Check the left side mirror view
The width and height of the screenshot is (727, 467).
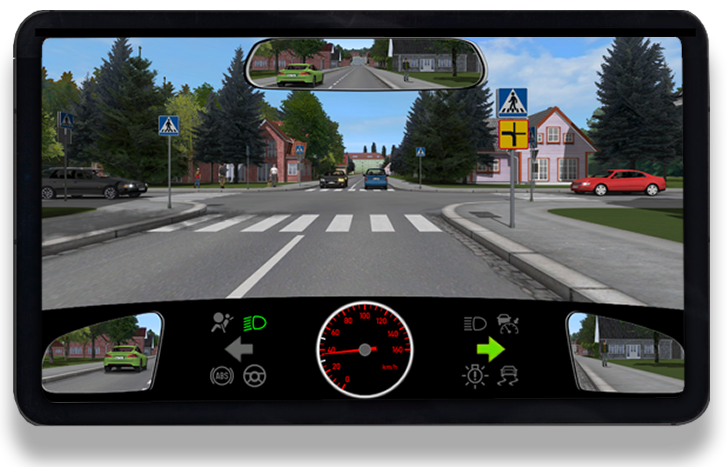click(x=104, y=351)
